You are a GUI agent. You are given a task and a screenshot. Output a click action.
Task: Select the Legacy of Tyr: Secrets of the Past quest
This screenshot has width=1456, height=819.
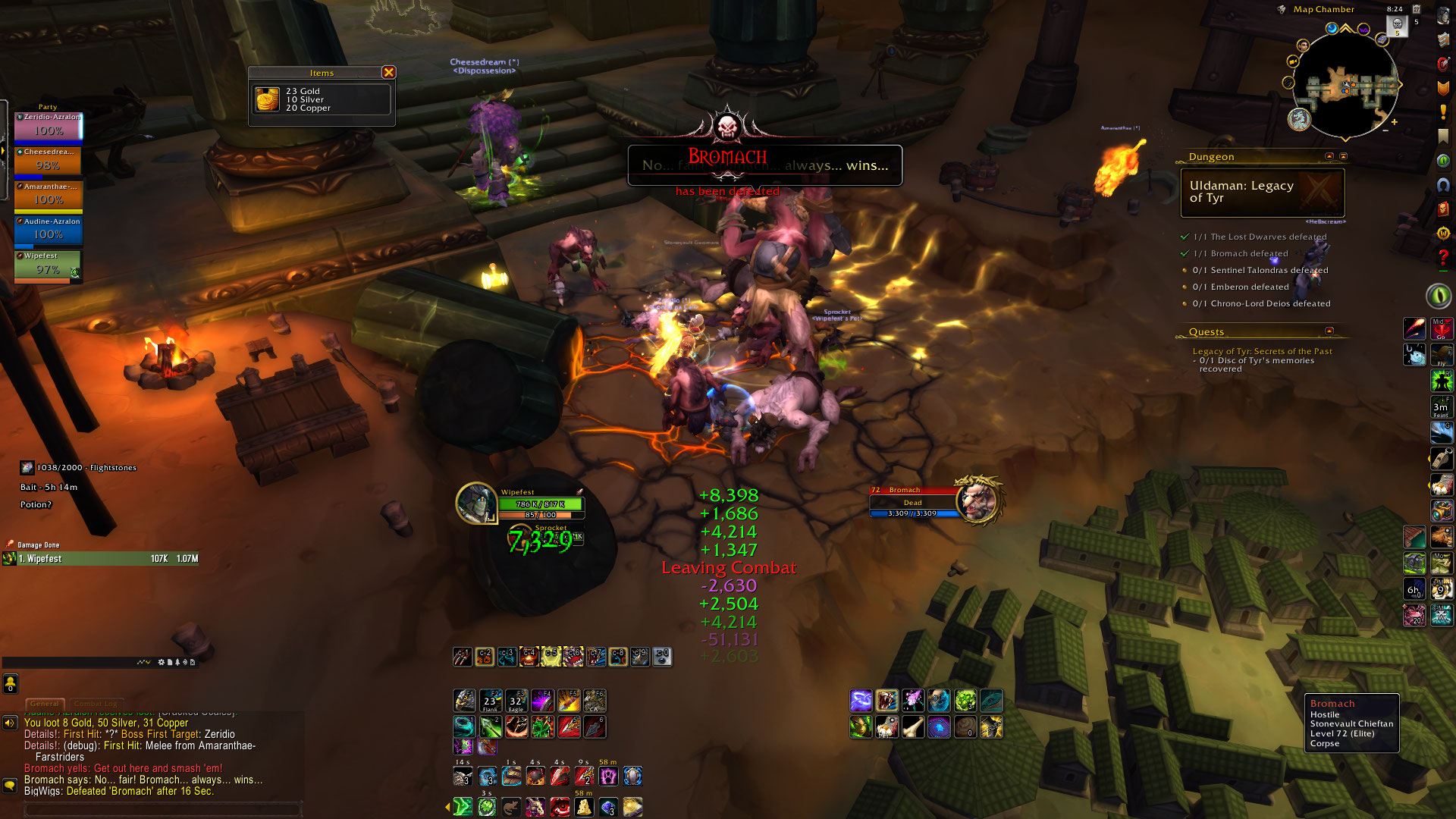pyautogui.click(x=1262, y=351)
